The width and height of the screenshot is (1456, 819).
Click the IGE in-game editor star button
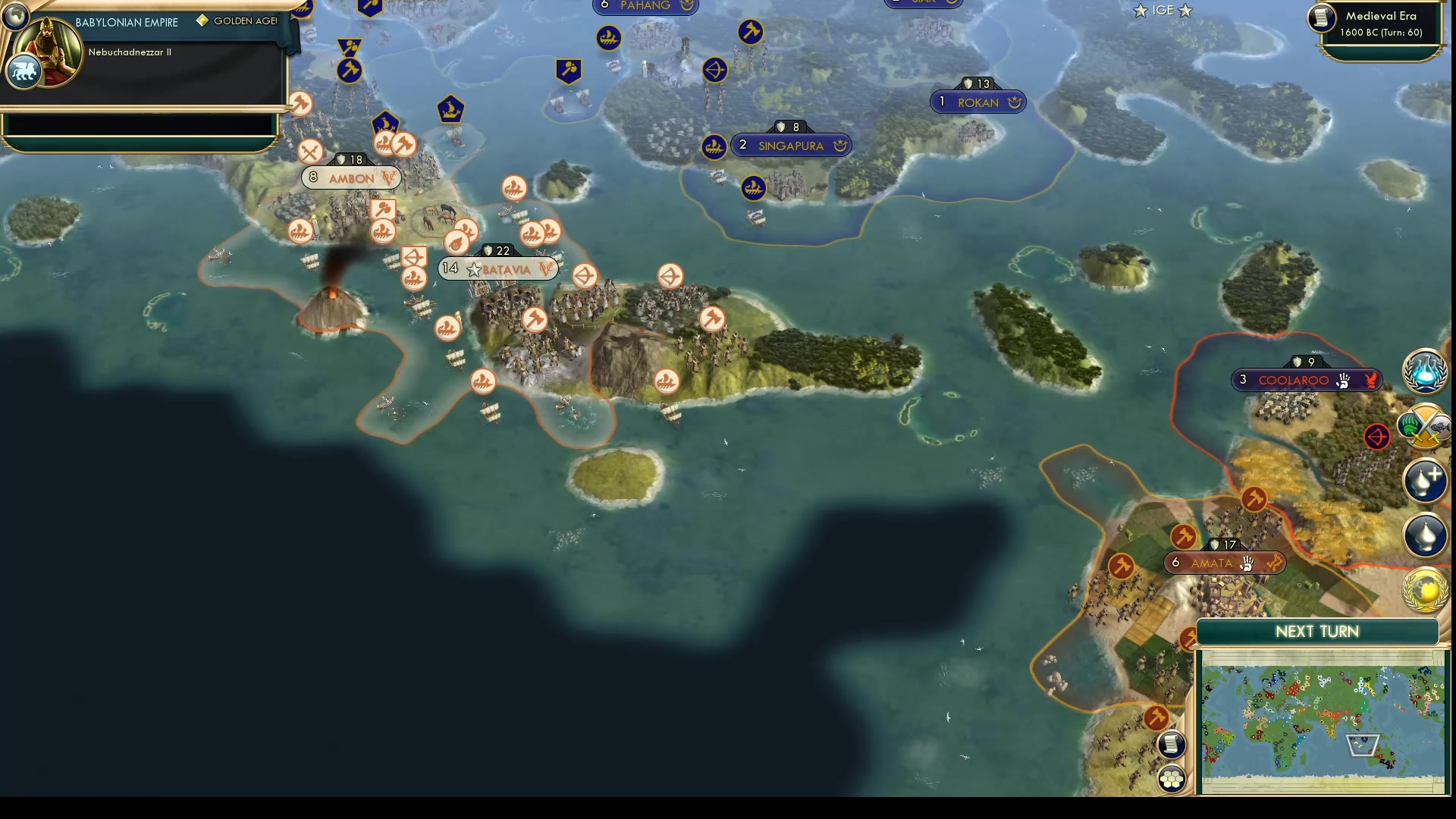pos(1163,11)
